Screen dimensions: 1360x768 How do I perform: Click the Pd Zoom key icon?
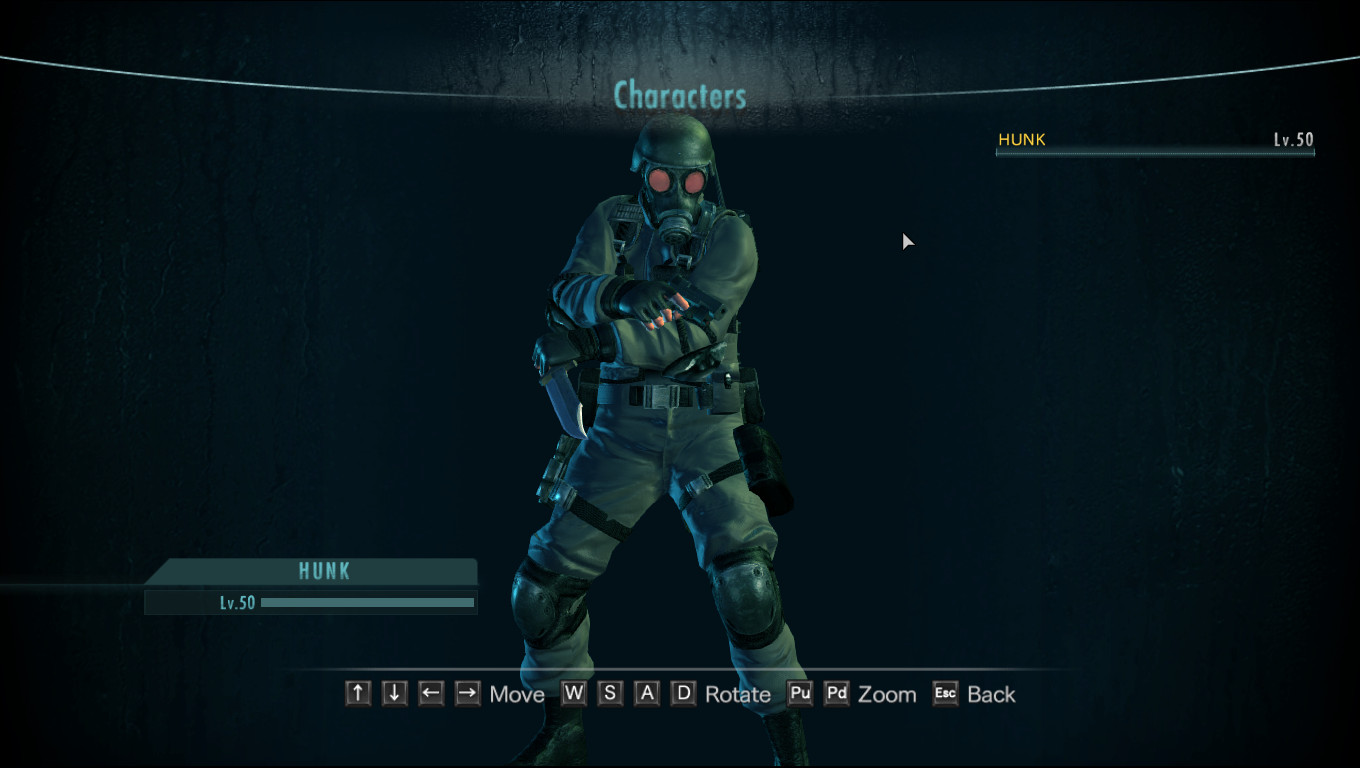(x=836, y=692)
